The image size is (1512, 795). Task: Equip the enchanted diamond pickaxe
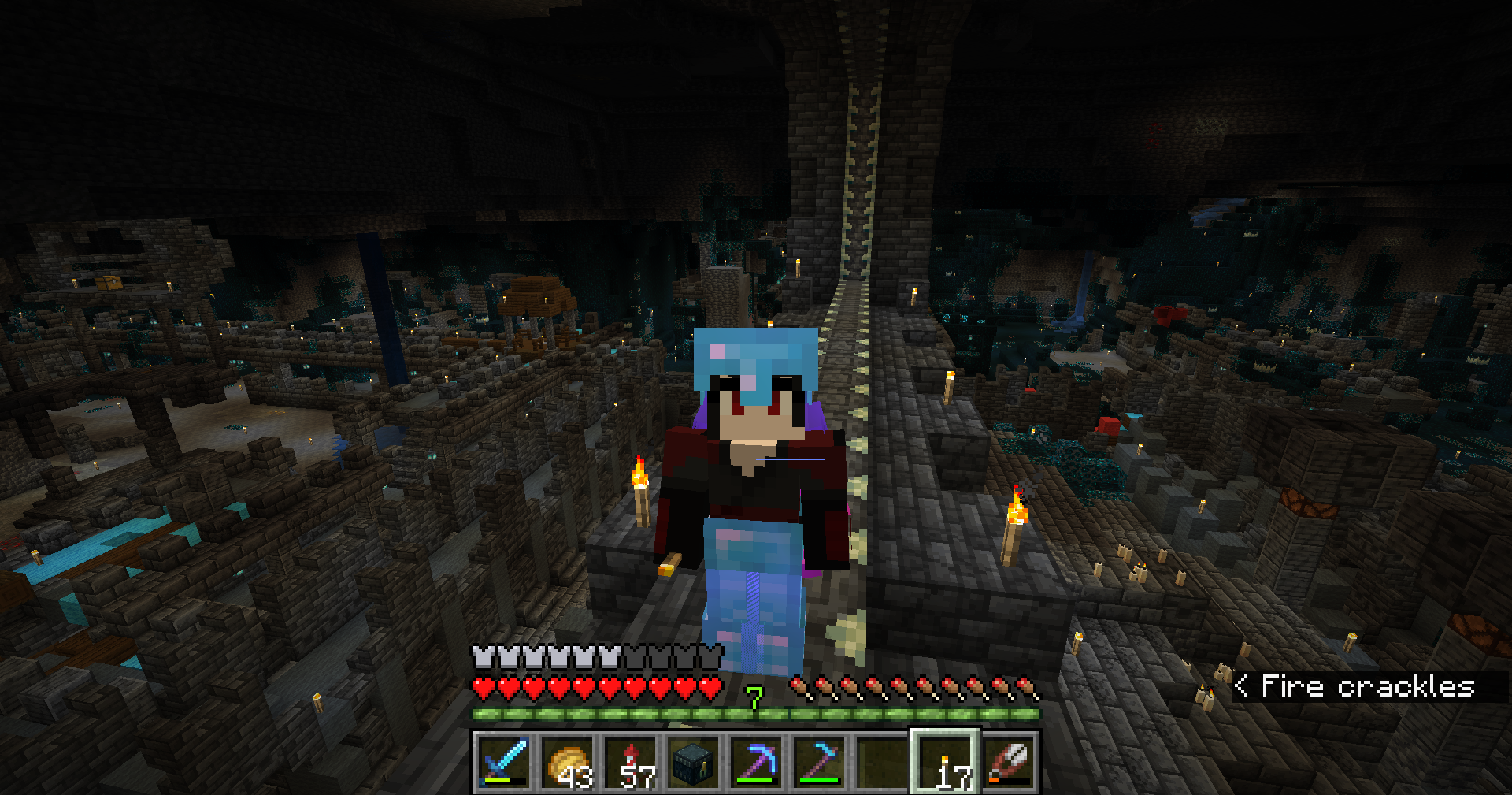(756, 761)
